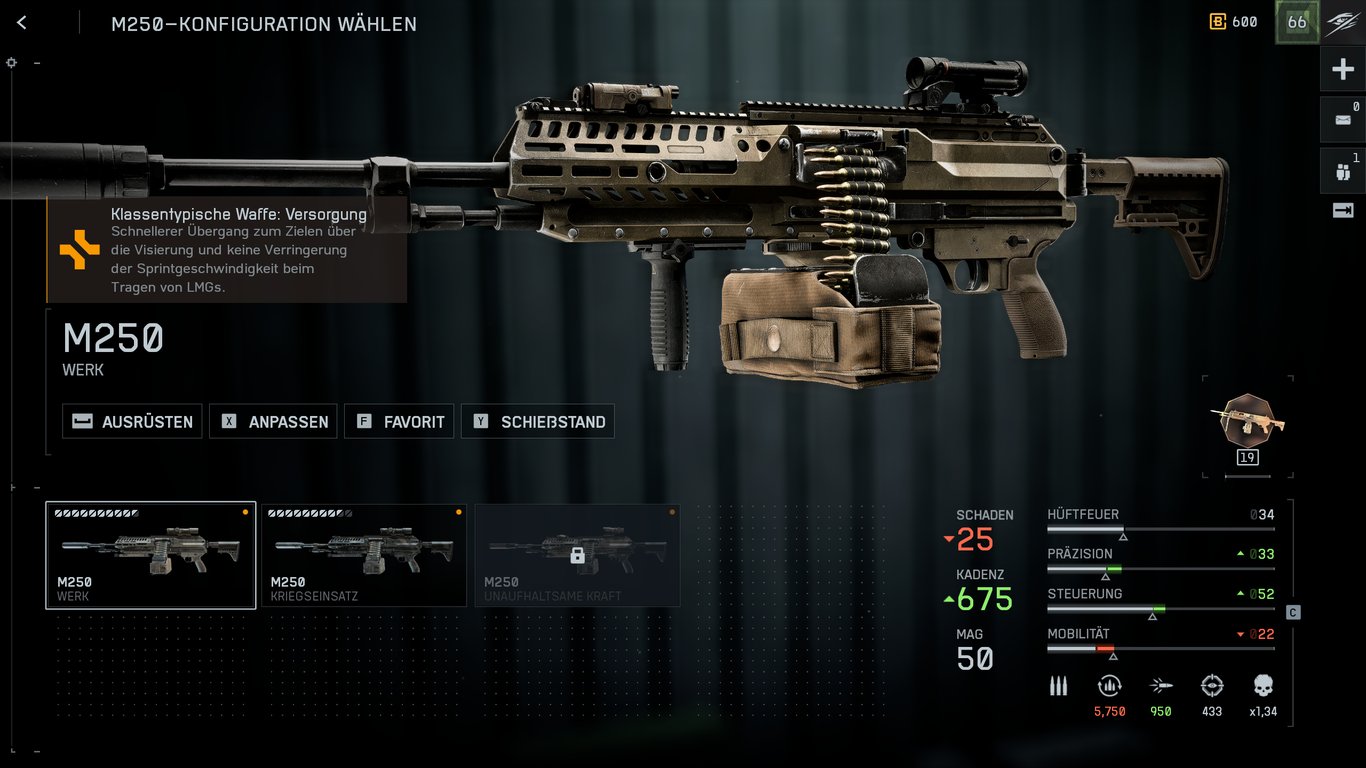Go back using the left chevron arrow
Image resolution: width=1366 pixels, height=768 pixels.
click(x=21, y=22)
